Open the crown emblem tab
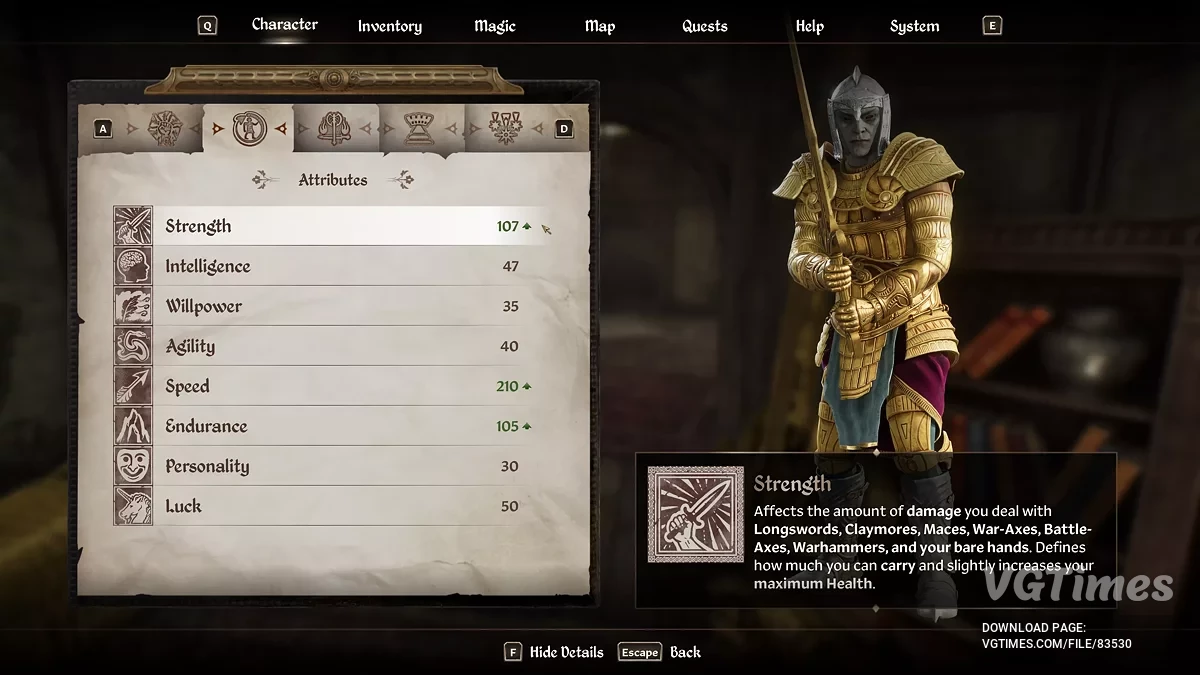The image size is (1200, 675). coord(418,128)
